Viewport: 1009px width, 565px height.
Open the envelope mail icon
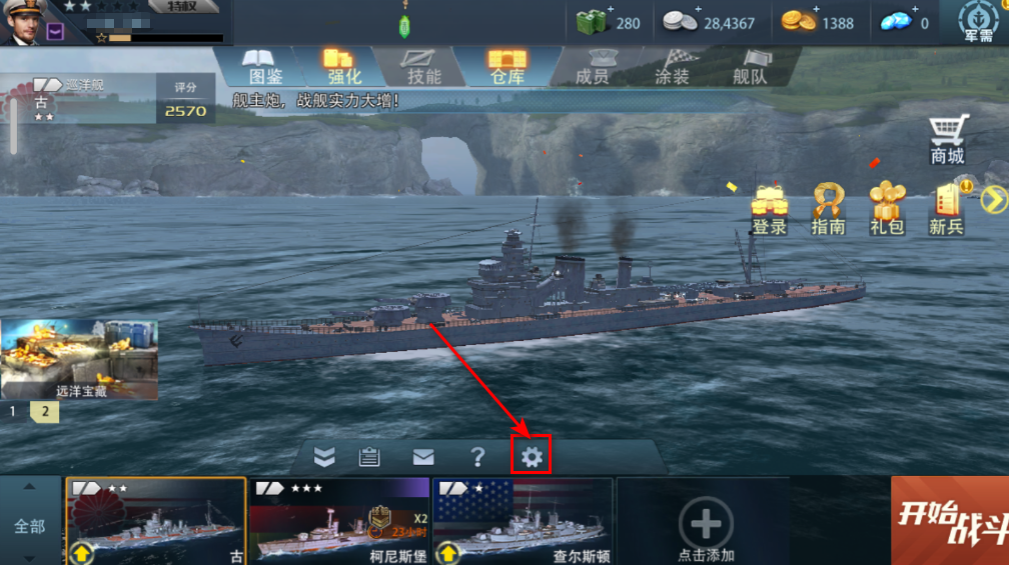click(424, 458)
